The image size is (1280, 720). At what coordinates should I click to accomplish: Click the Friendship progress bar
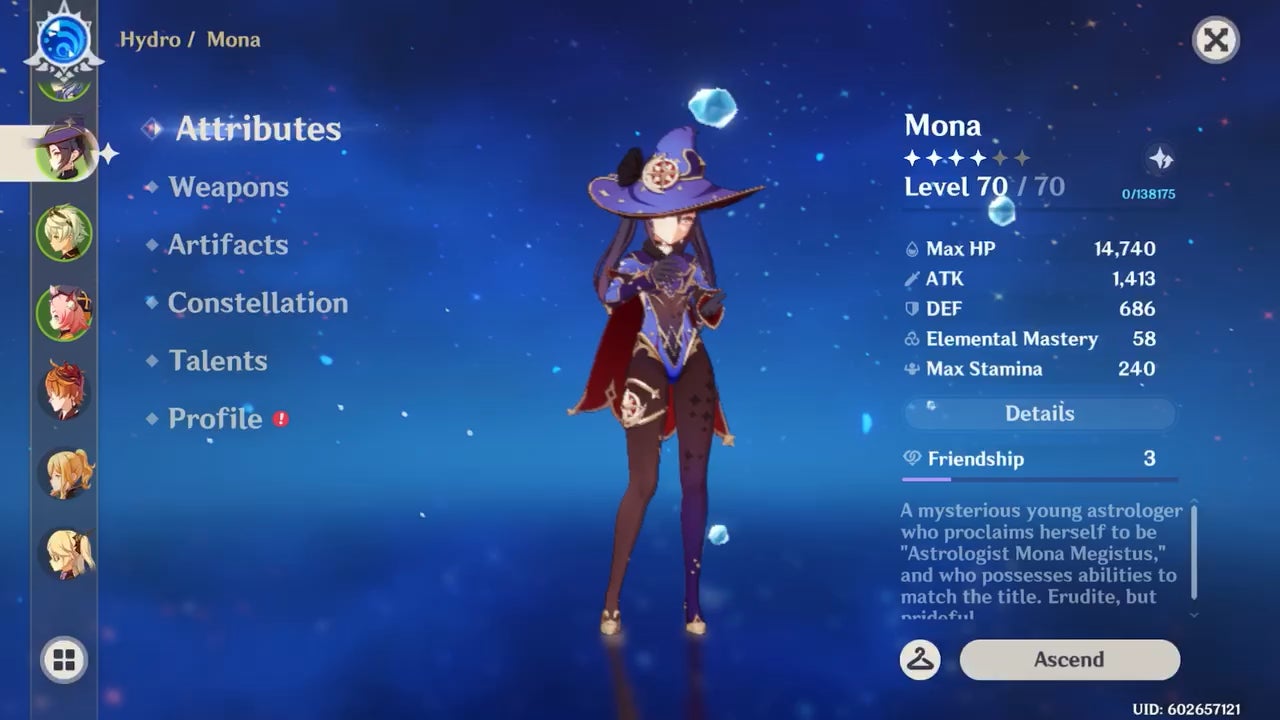point(1040,478)
